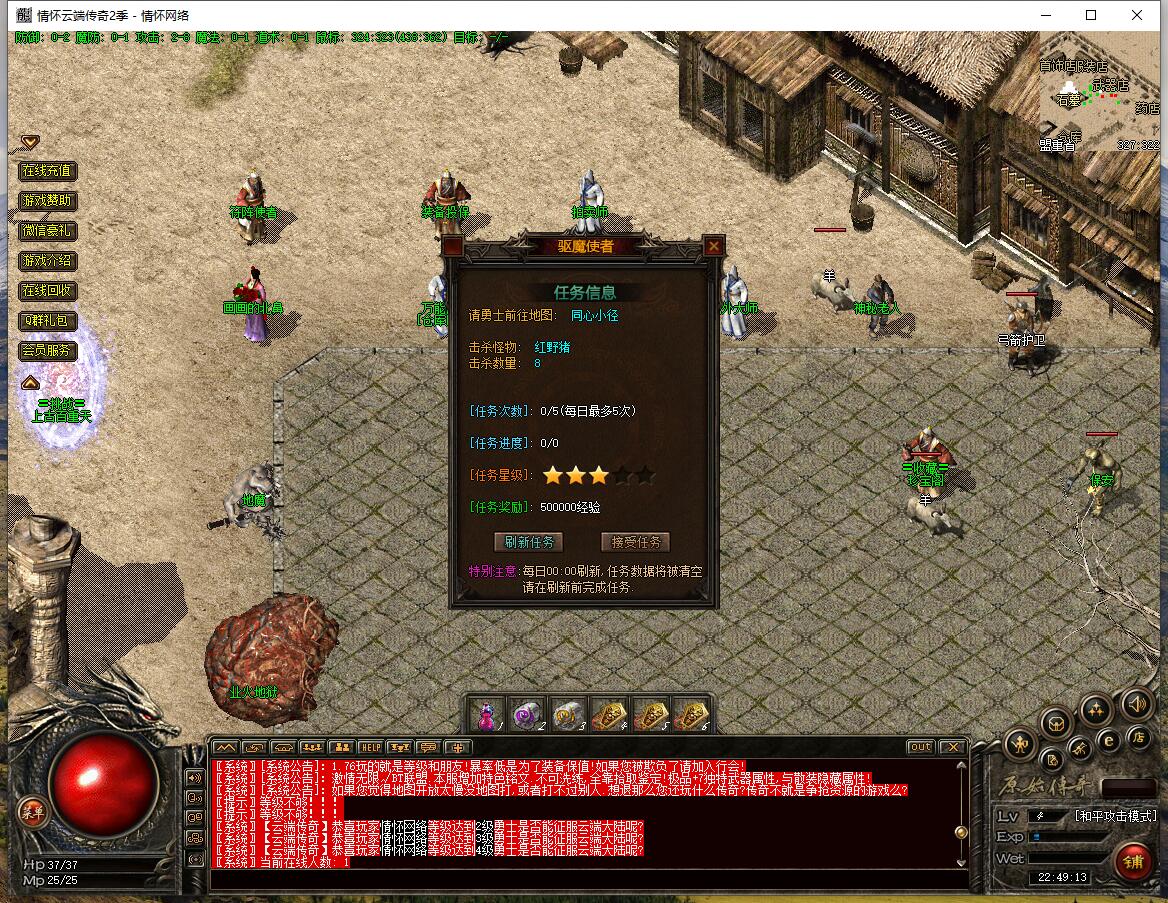Claim the Q群礼包 gift pack
Screen dimensions: 1168x903
[x=48, y=321]
